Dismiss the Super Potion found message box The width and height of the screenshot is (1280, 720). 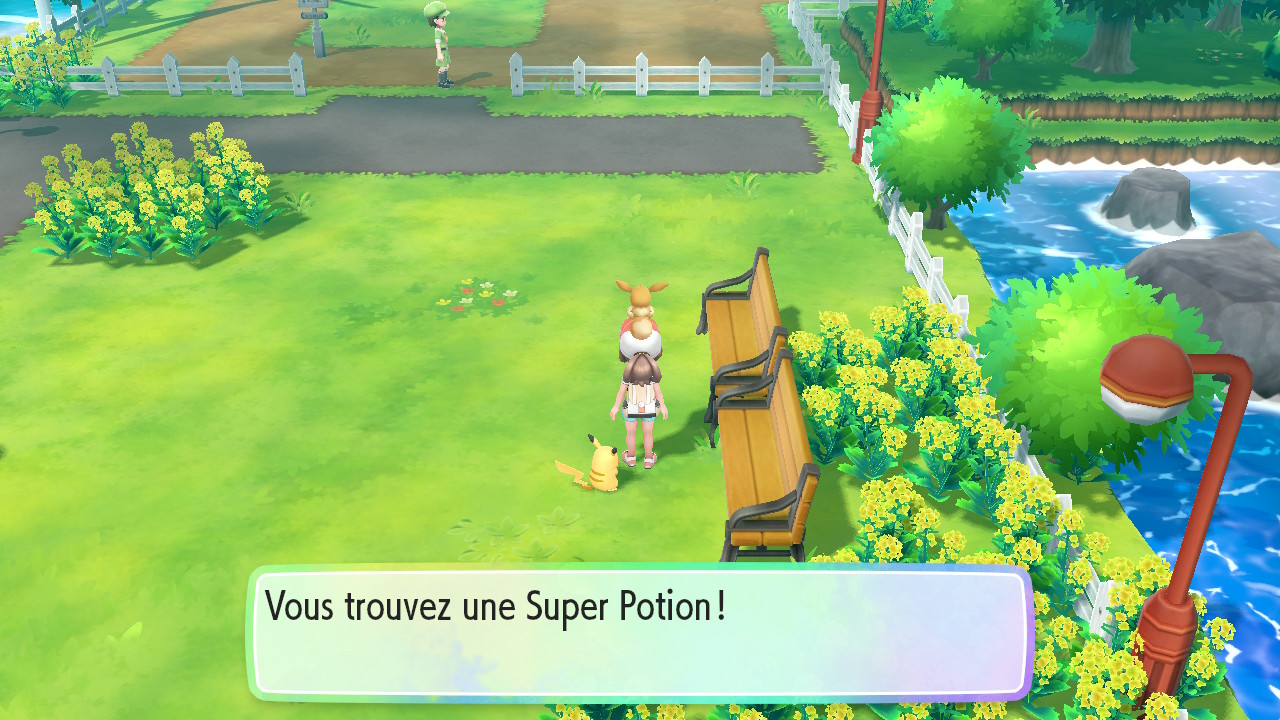pyautogui.click(x=640, y=633)
